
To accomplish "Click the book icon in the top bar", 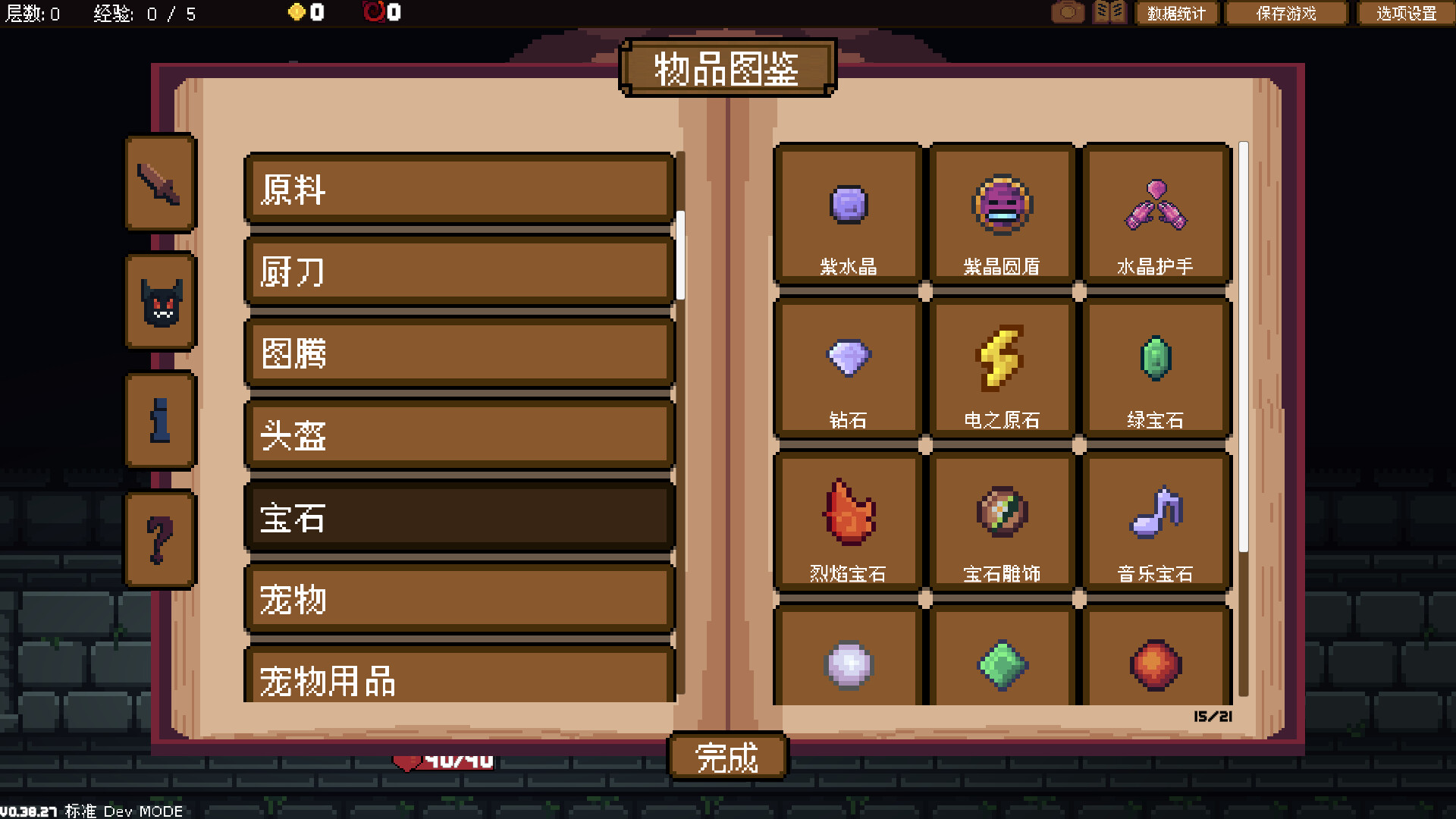I will (x=1109, y=12).
